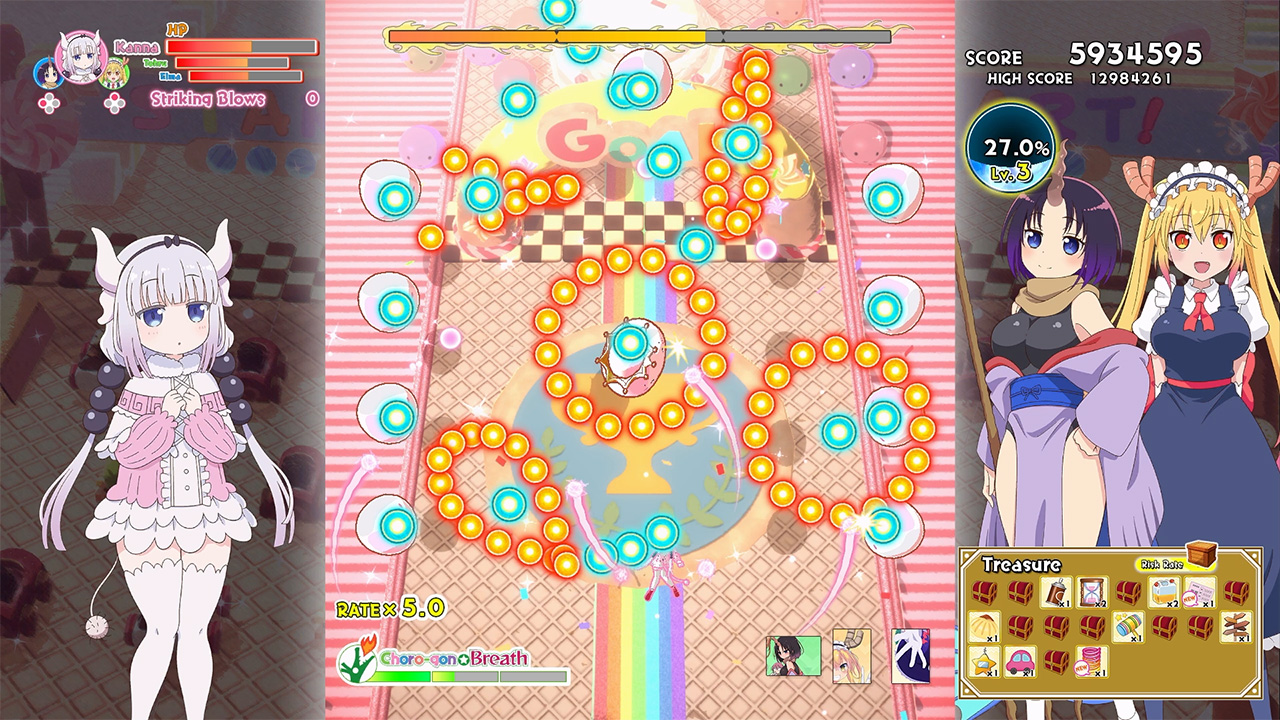1280x720 pixels.
Task: Select the Elma character card at screen bottom
Action: (x=793, y=656)
